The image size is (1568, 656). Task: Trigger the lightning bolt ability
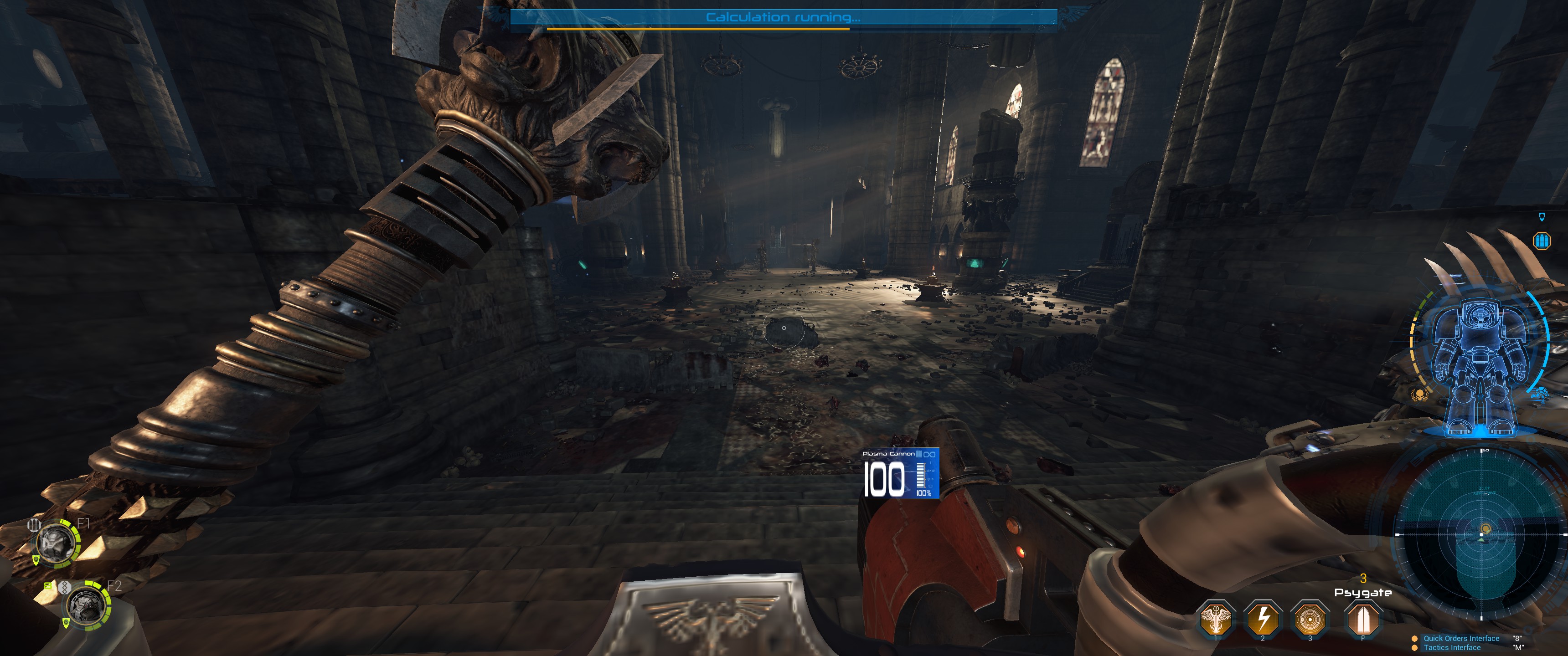pyautogui.click(x=1263, y=618)
